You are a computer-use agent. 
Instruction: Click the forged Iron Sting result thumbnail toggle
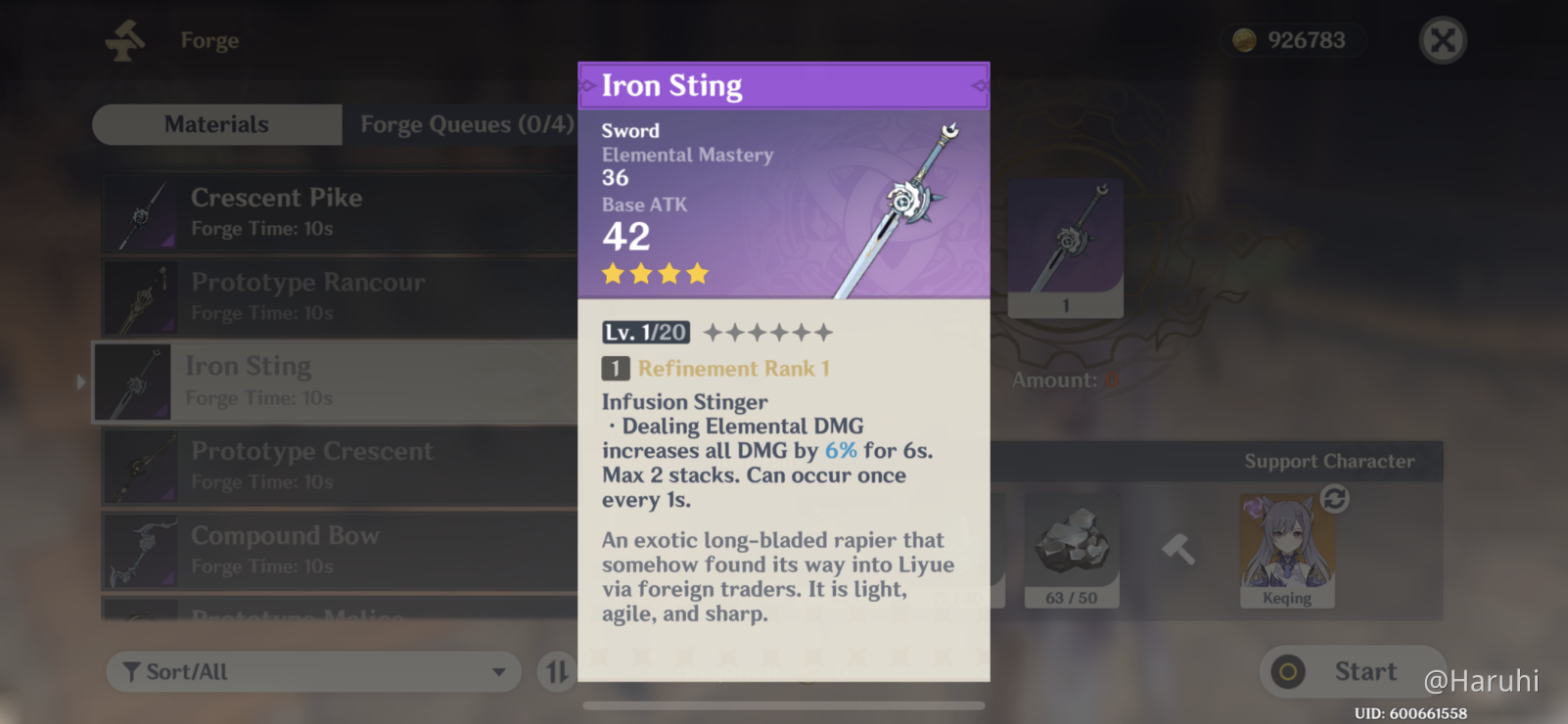pyautogui.click(x=1065, y=248)
